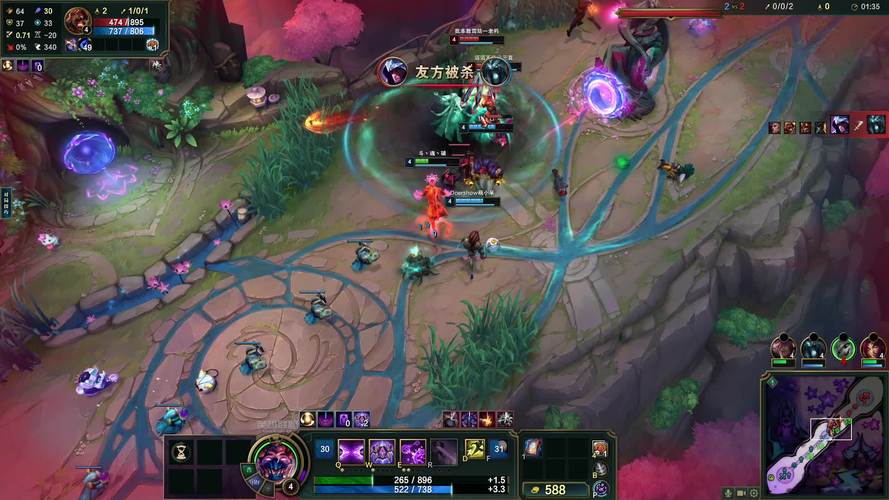Activate the Q ability icon

(x=351, y=451)
